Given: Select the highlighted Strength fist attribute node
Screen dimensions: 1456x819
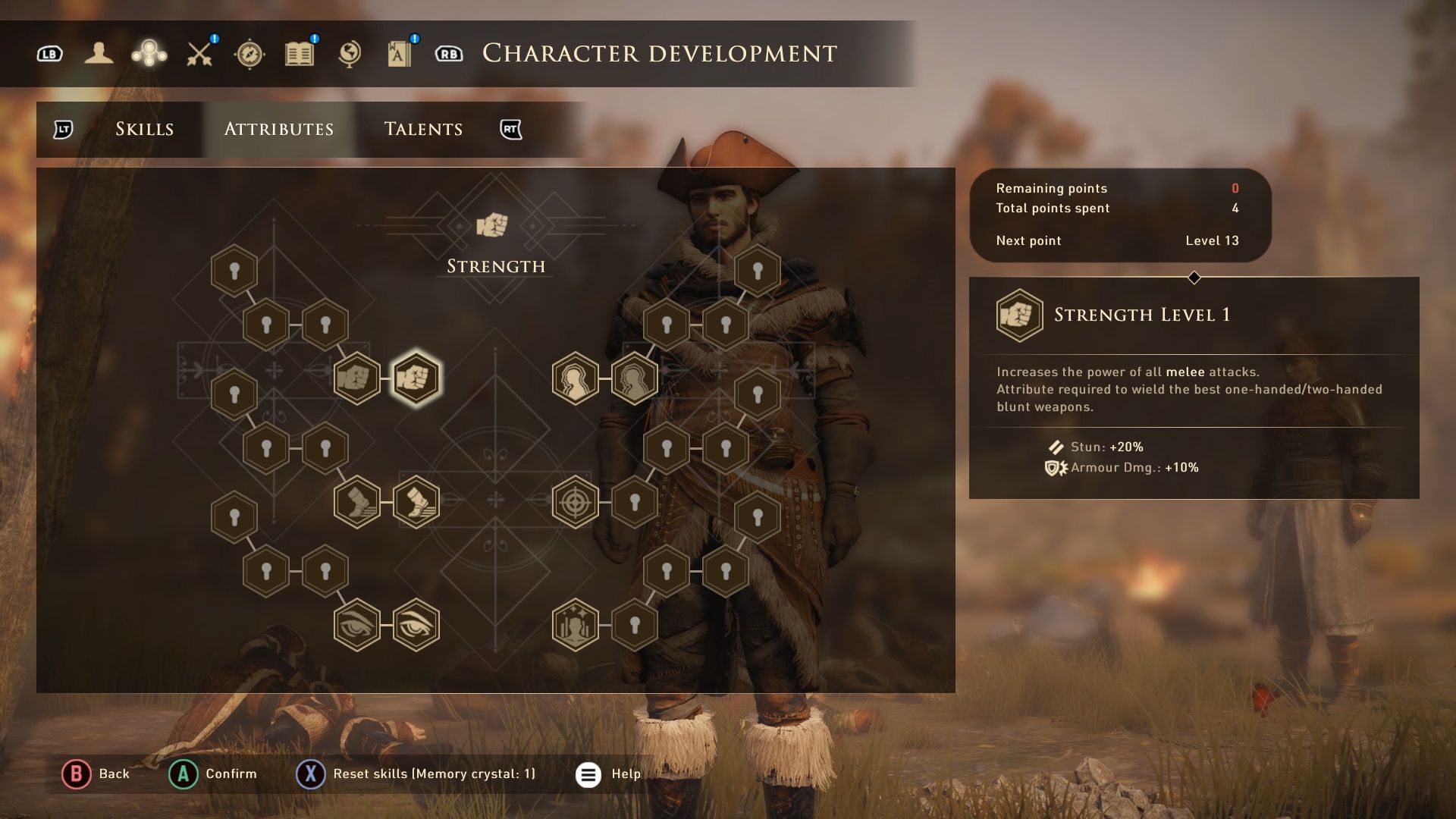Looking at the screenshot, I should 414,377.
